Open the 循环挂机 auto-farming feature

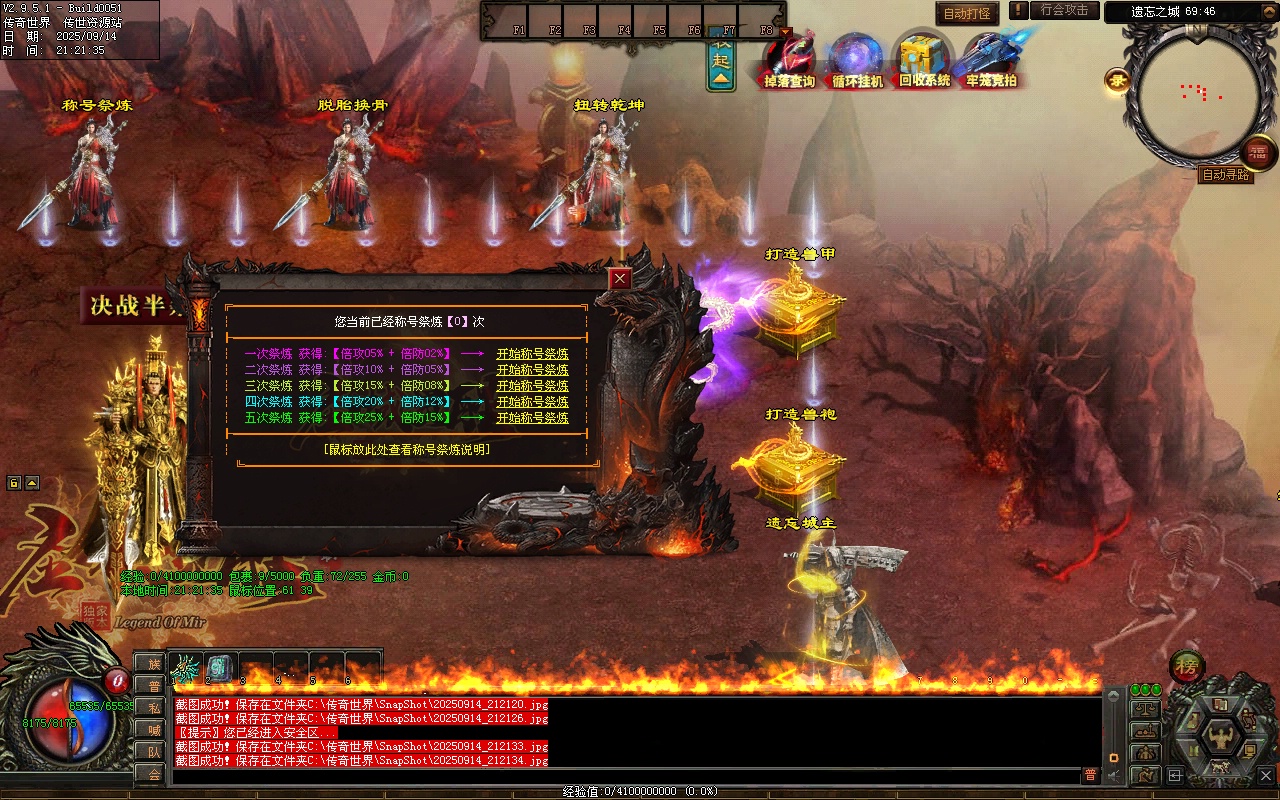(858, 62)
